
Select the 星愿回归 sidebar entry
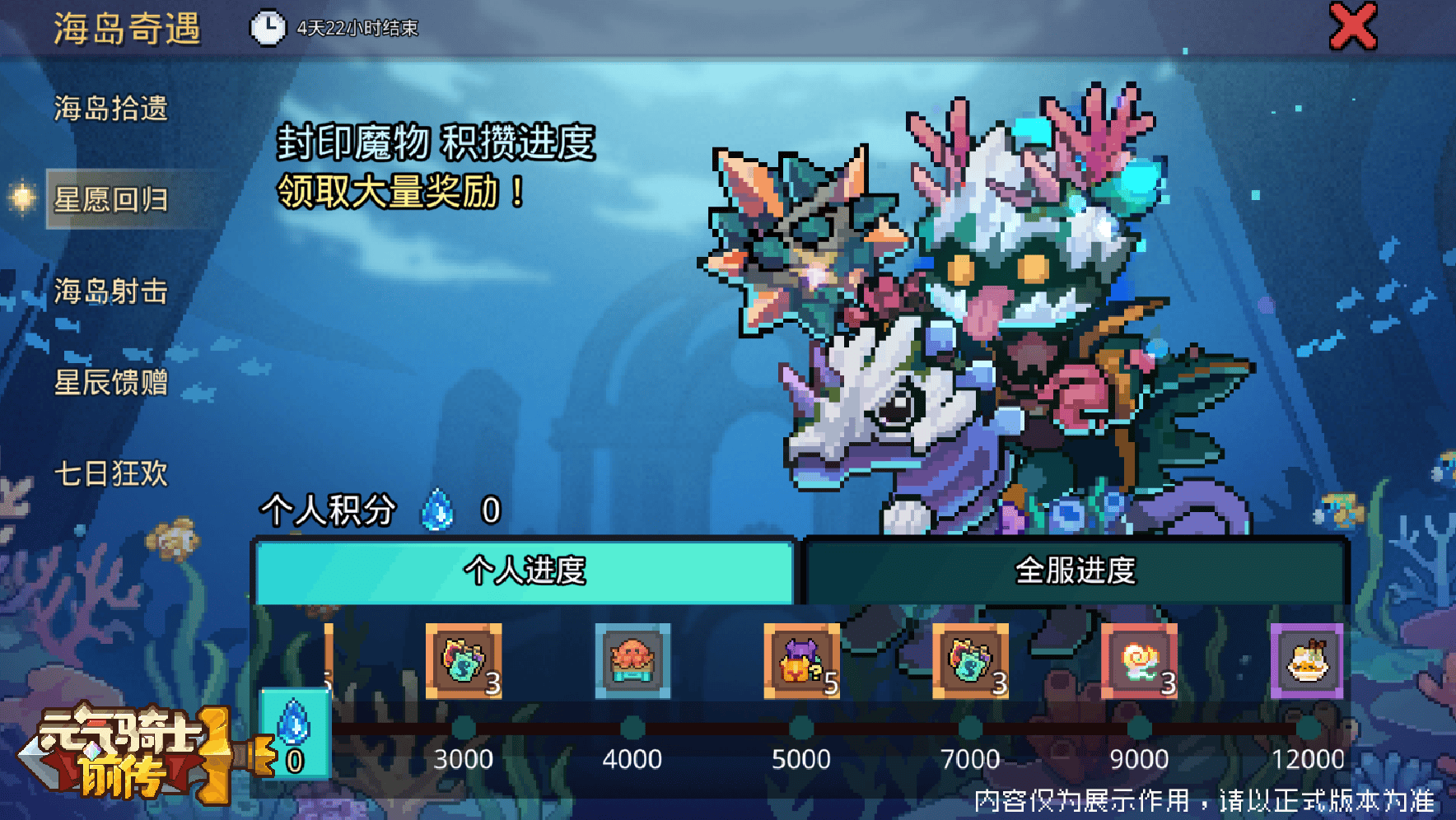tap(111, 202)
